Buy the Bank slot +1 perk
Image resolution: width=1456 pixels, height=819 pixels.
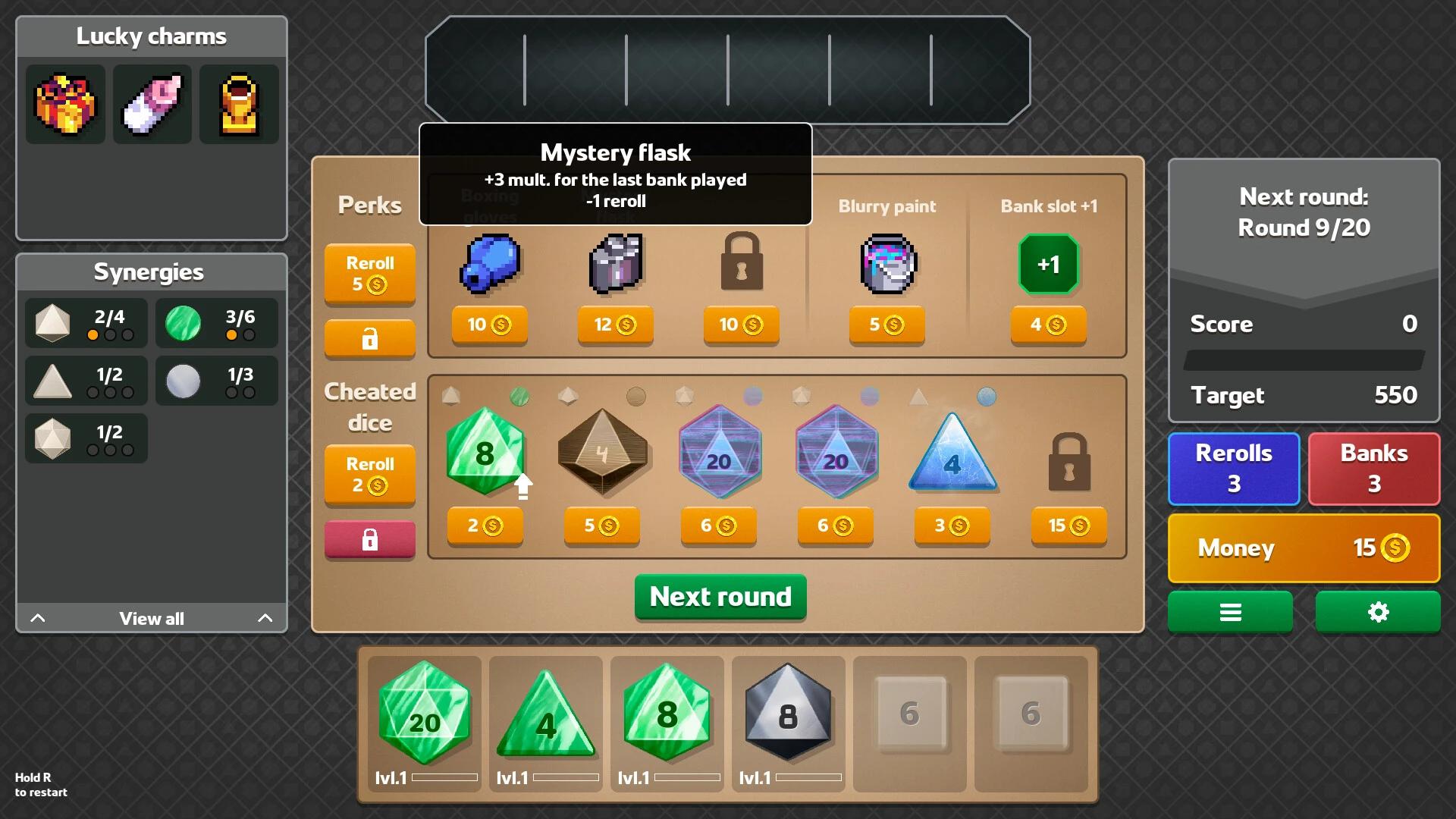pos(1049,325)
